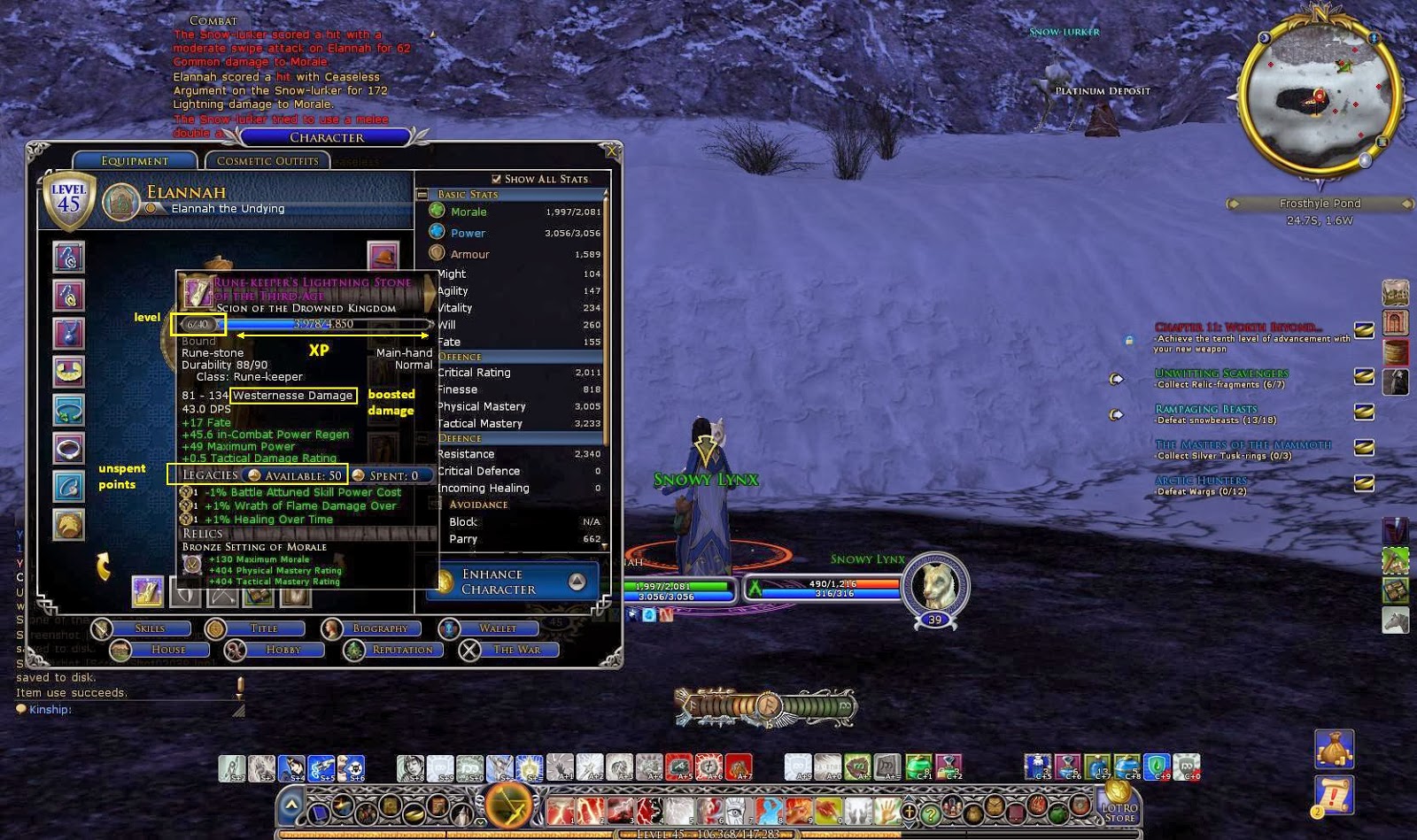The height and width of the screenshot is (840, 1417).
Task: Select the Equipment tab
Action: (x=135, y=160)
